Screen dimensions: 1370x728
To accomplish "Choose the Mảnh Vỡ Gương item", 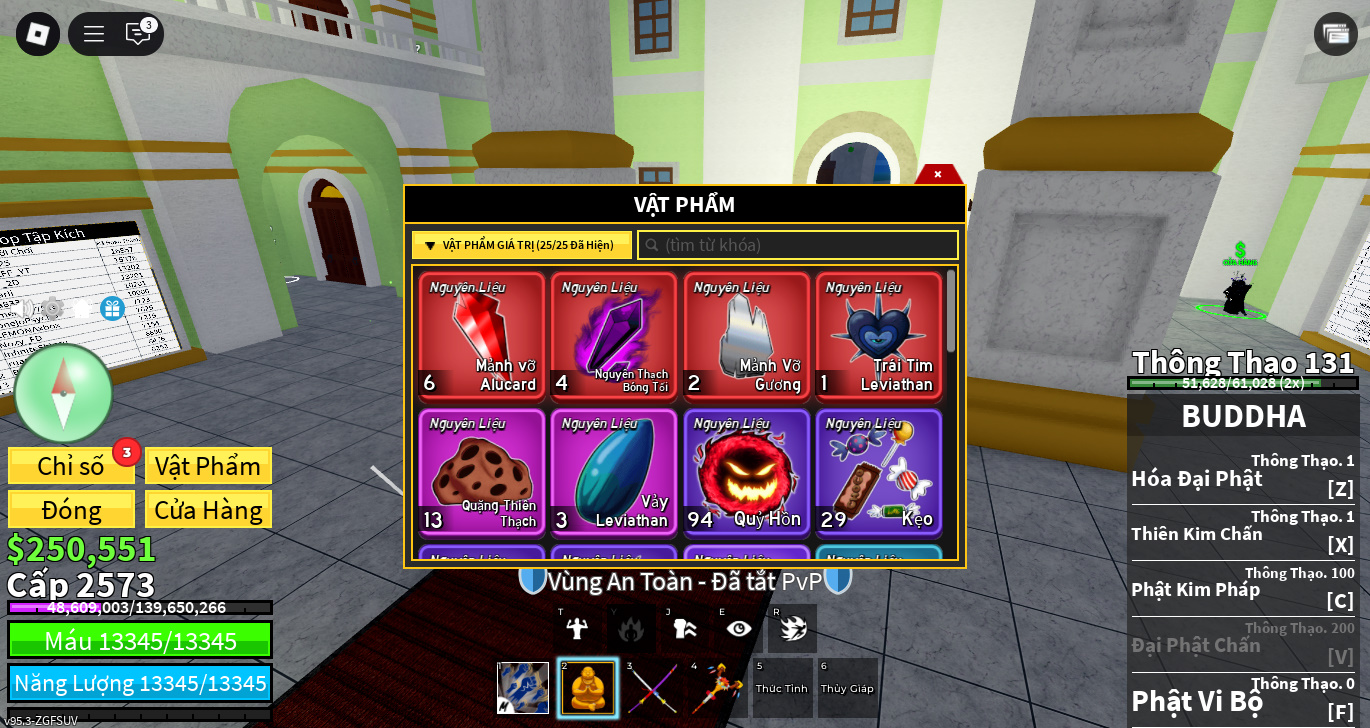I will (x=746, y=336).
